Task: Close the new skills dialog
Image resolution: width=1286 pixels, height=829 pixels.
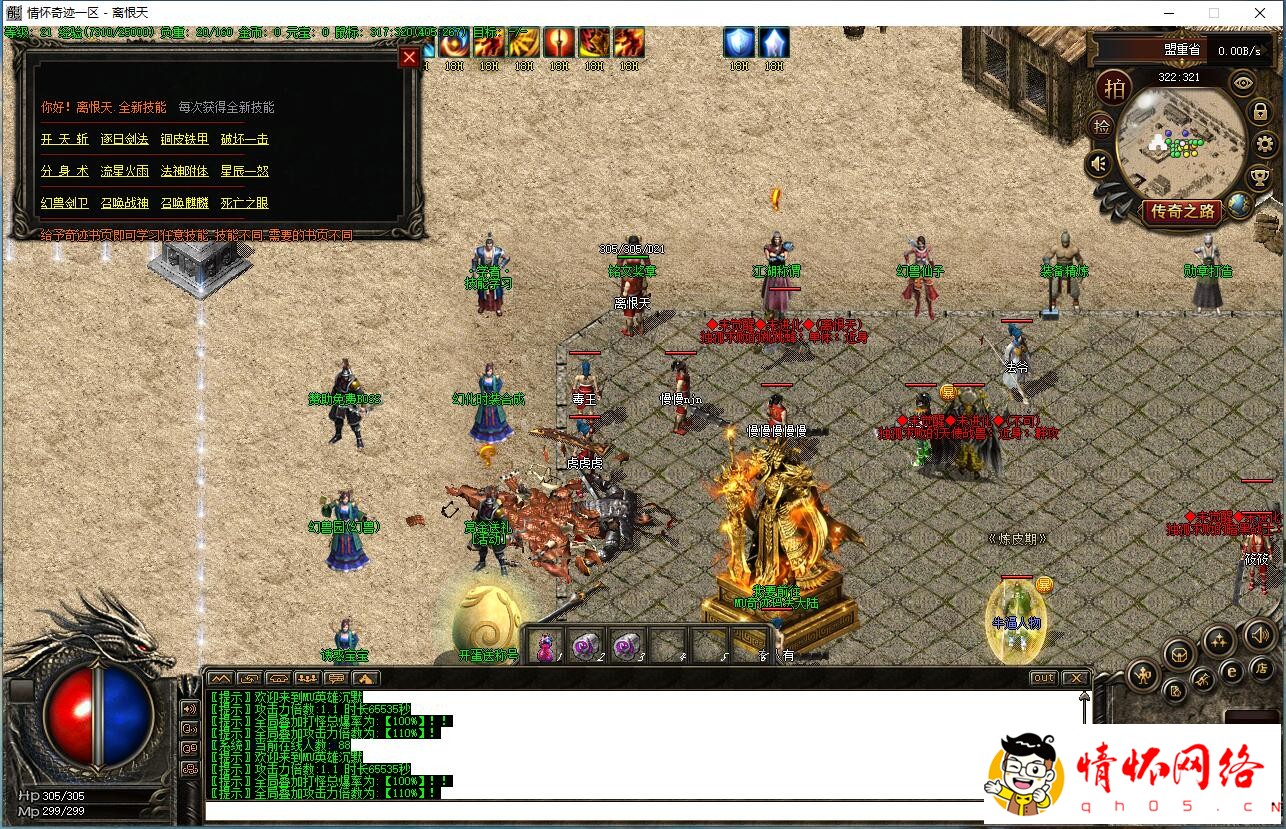Action: (x=409, y=57)
